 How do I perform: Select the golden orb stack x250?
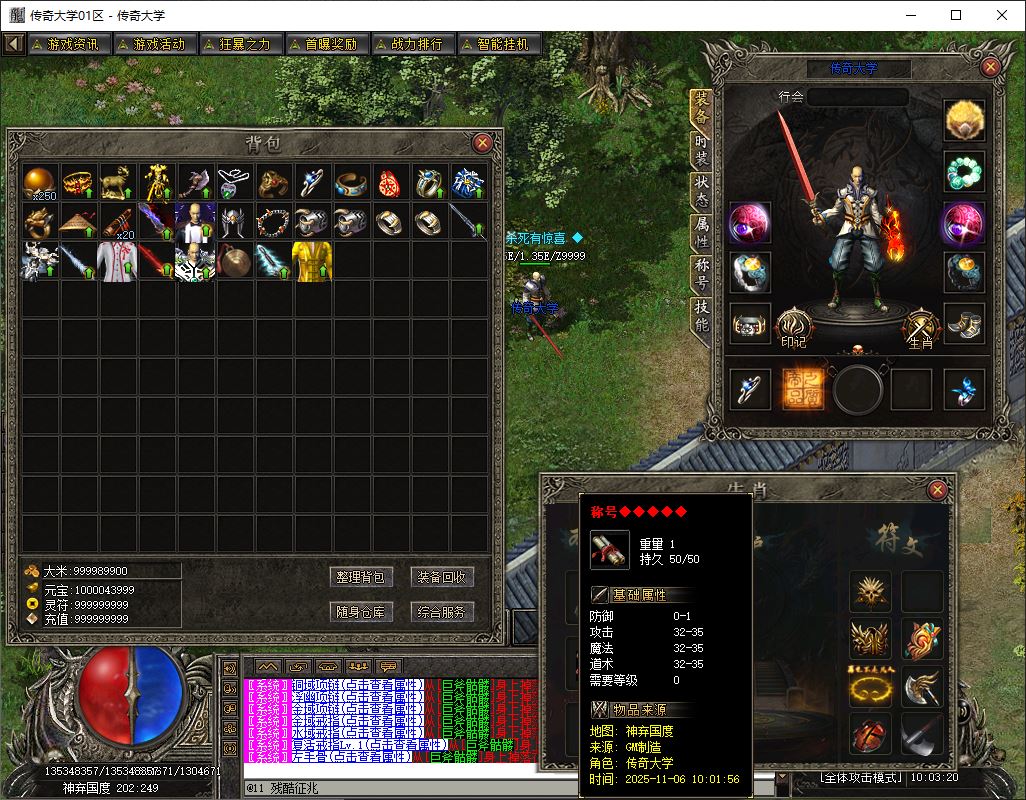coord(41,182)
